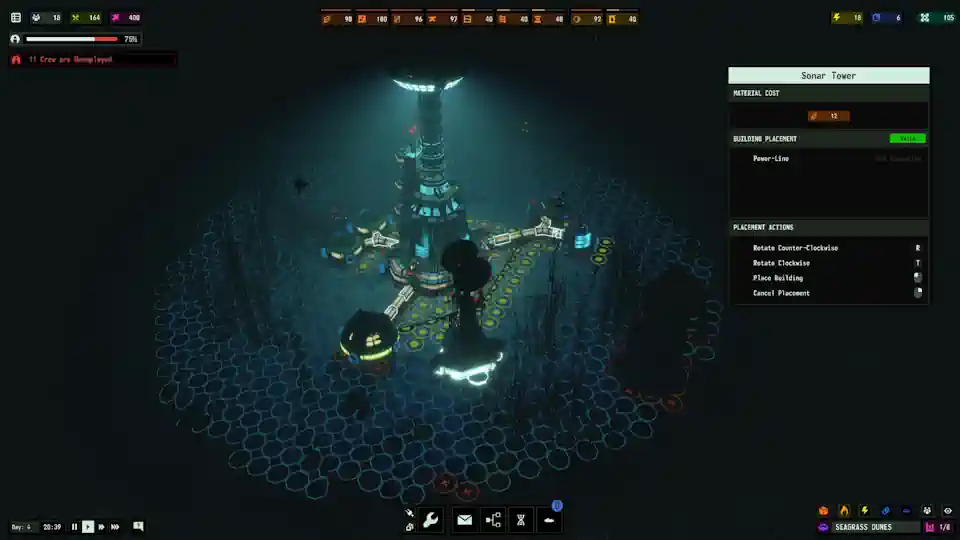Open the help speech bubble
The image size is (960, 540).
pyautogui.click(x=138, y=526)
